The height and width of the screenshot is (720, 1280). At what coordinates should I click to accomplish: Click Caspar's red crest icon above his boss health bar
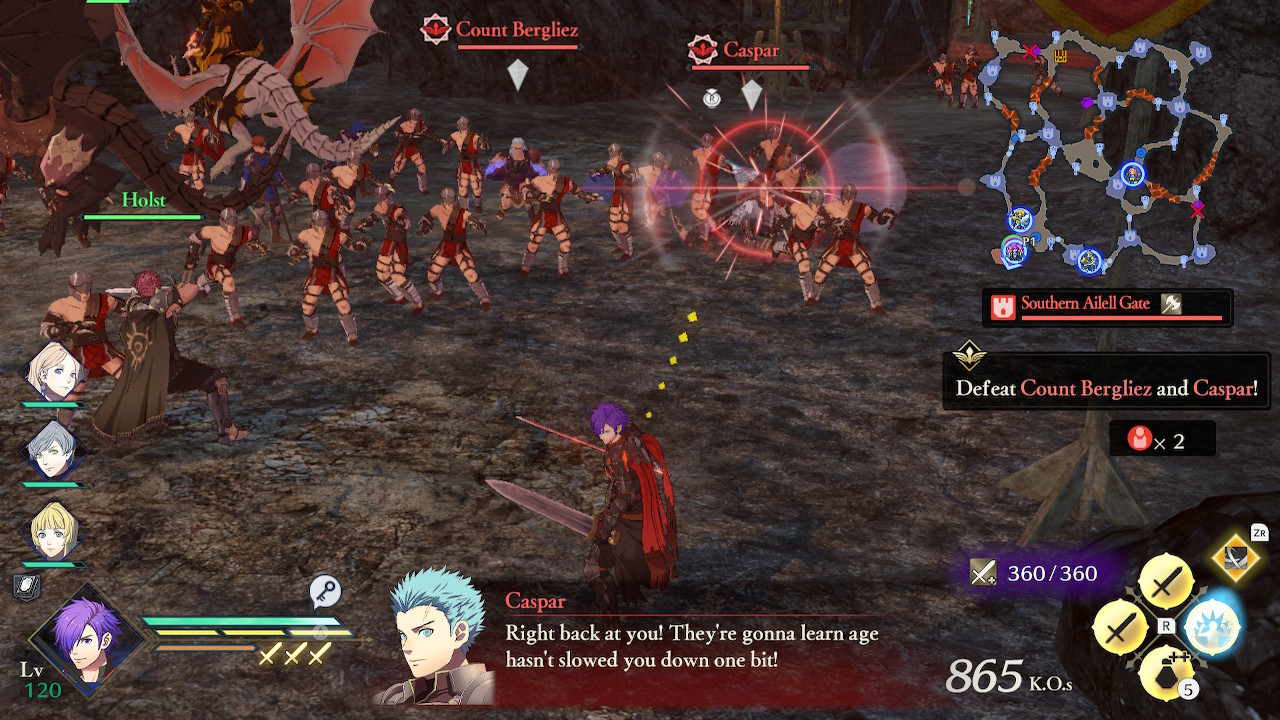[701, 48]
